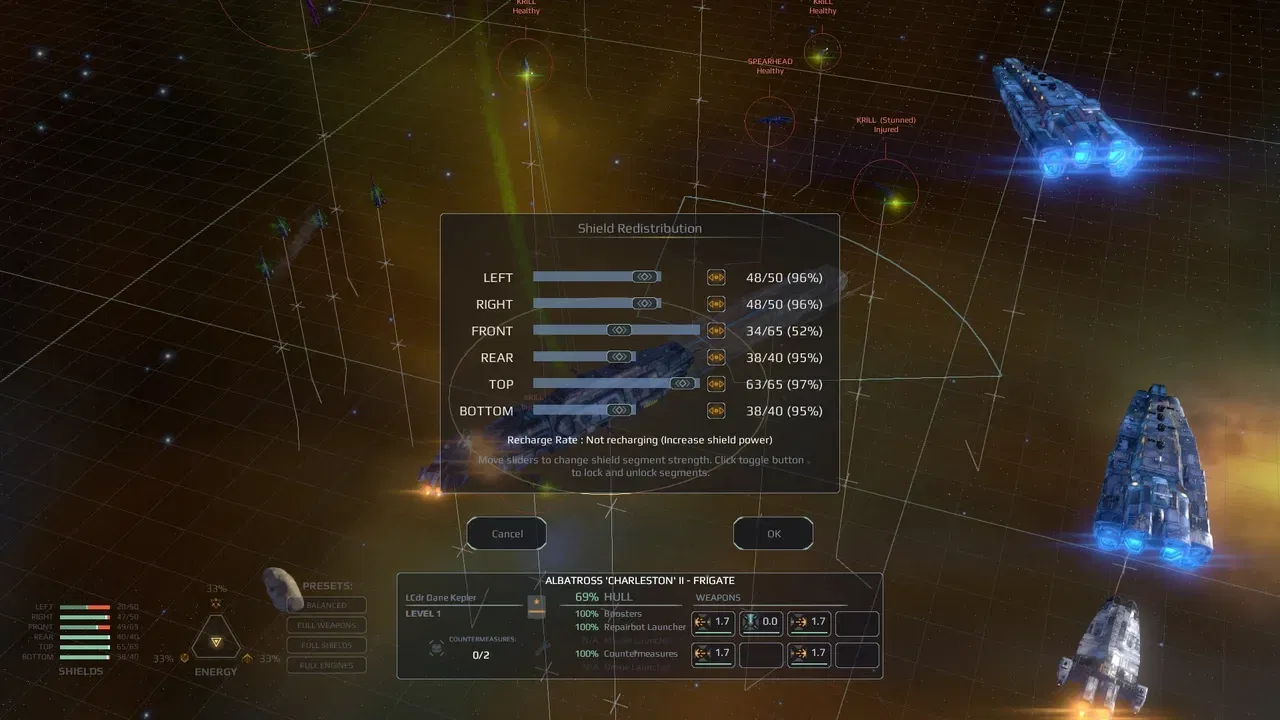Apply the FULL ENGINES energy preset
This screenshot has height=720, width=1280.
[325, 665]
